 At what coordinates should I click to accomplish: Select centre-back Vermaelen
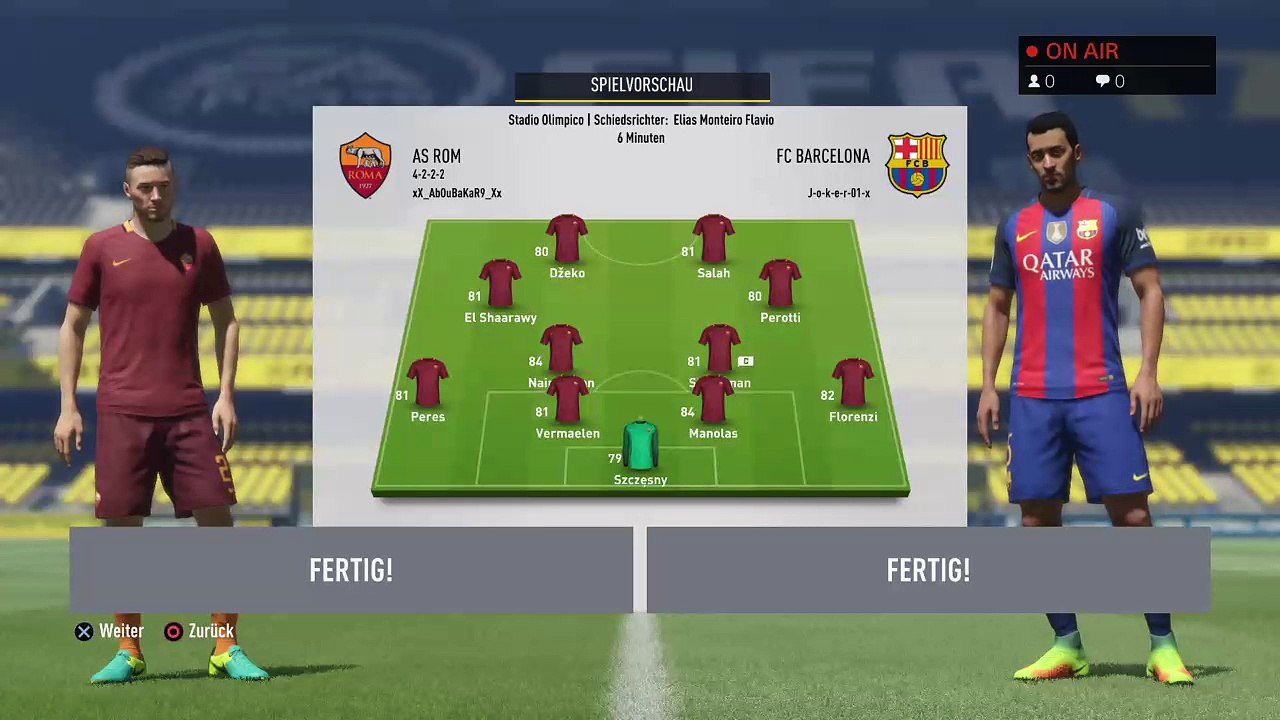567,402
